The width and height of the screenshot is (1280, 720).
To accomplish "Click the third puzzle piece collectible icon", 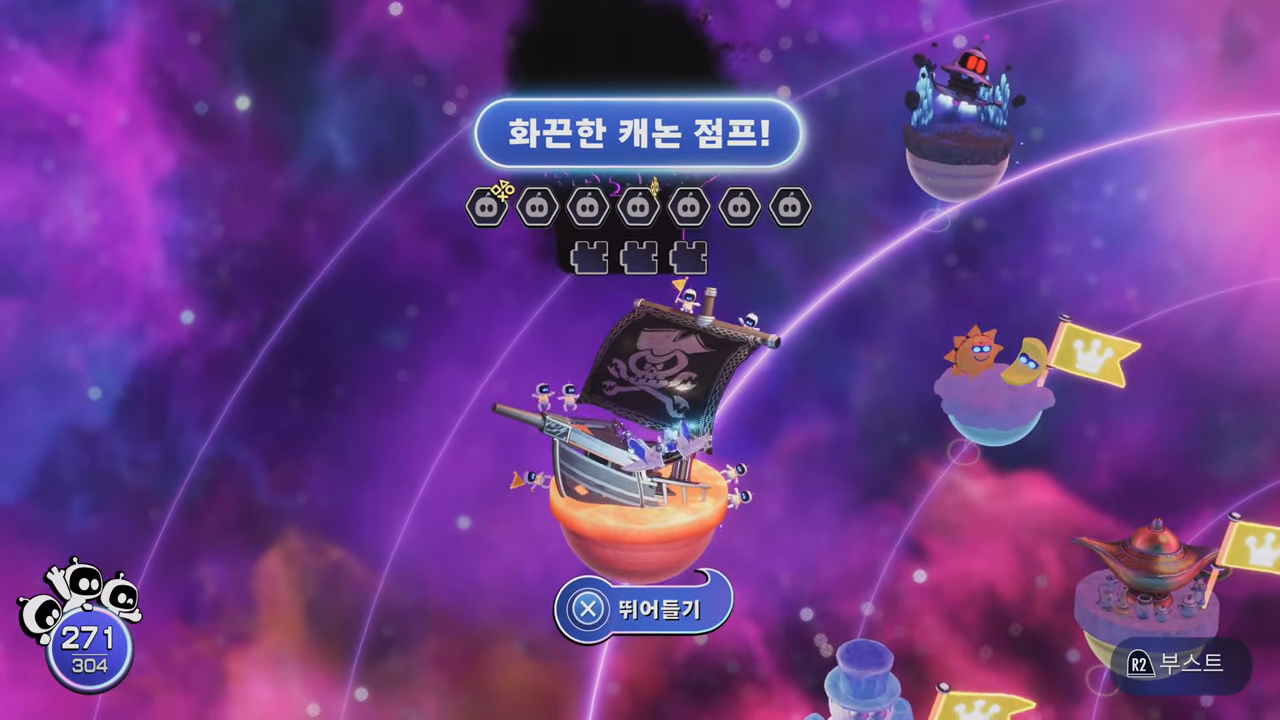I will (x=688, y=256).
